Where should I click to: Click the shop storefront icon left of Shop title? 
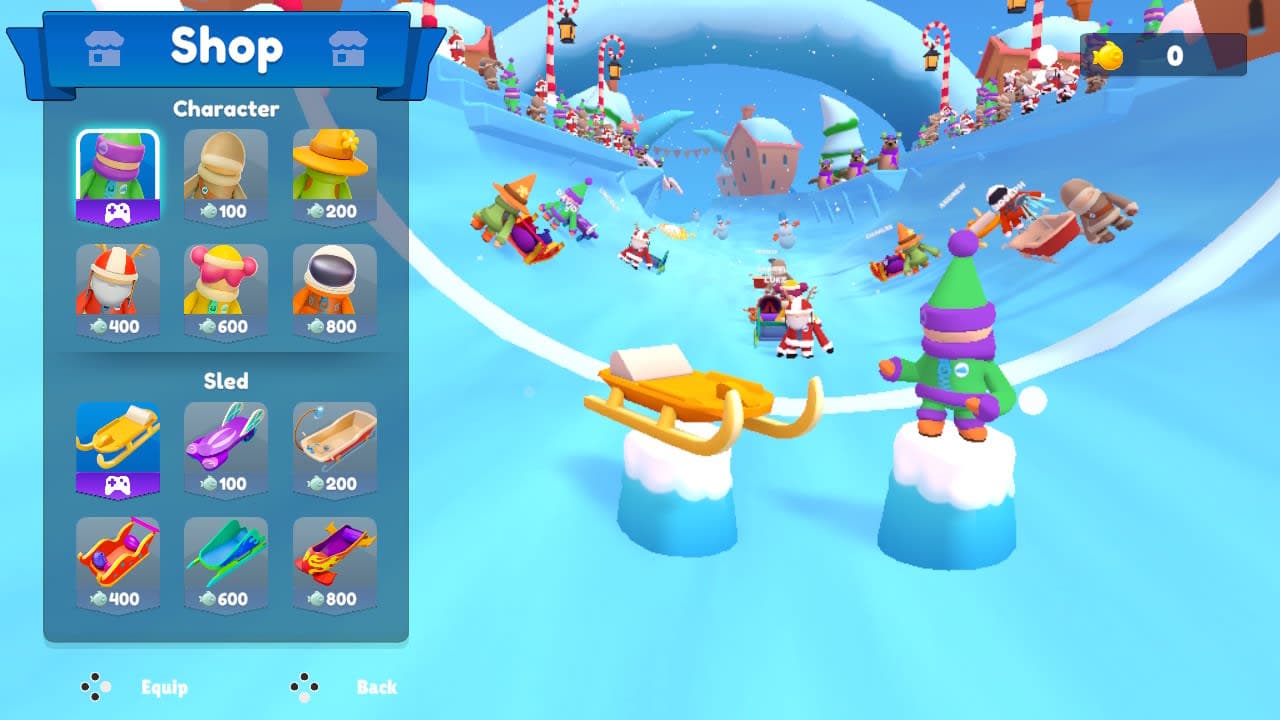click(104, 47)
